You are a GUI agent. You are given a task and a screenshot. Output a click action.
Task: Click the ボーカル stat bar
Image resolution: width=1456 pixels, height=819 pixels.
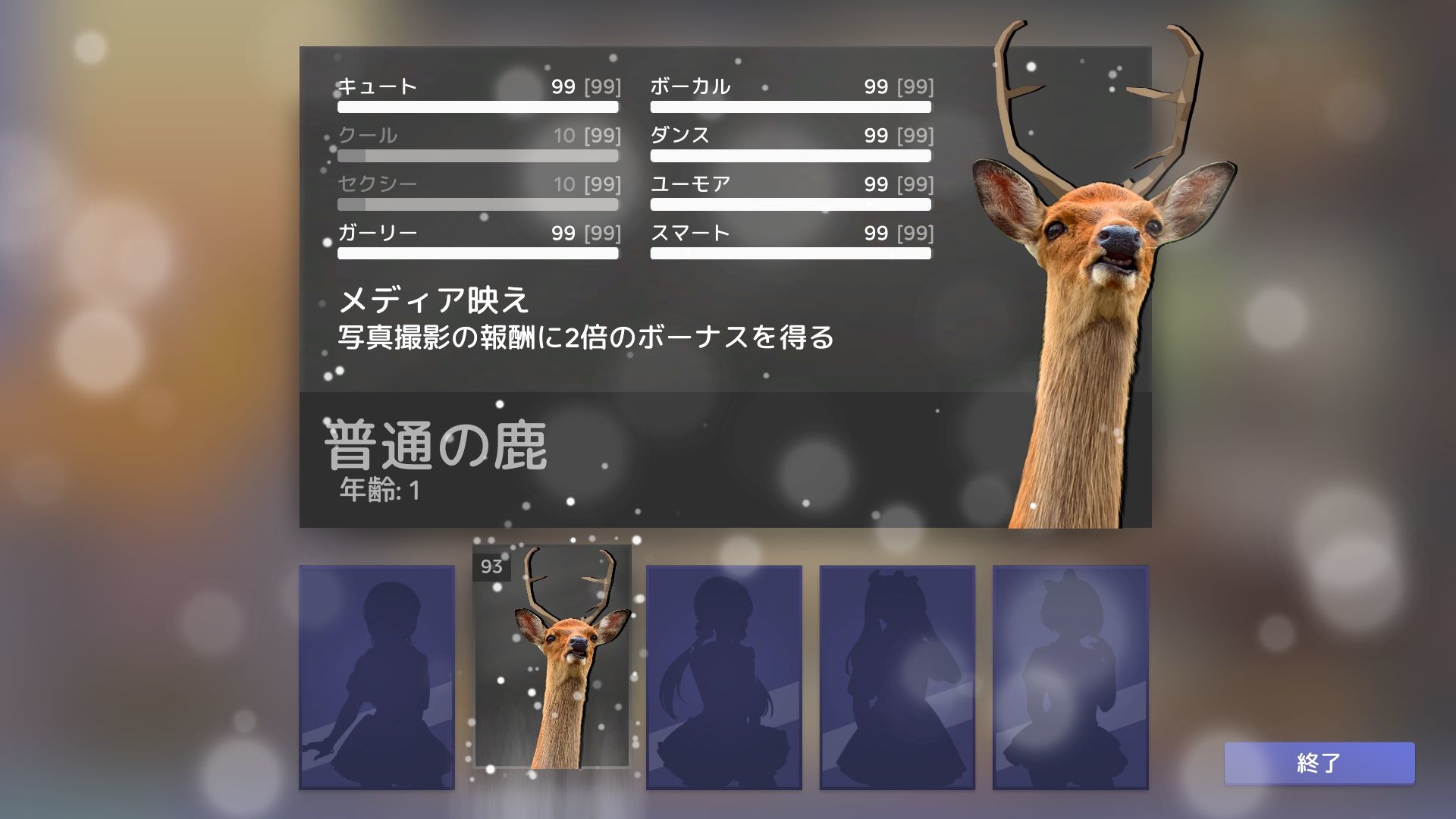789,108
